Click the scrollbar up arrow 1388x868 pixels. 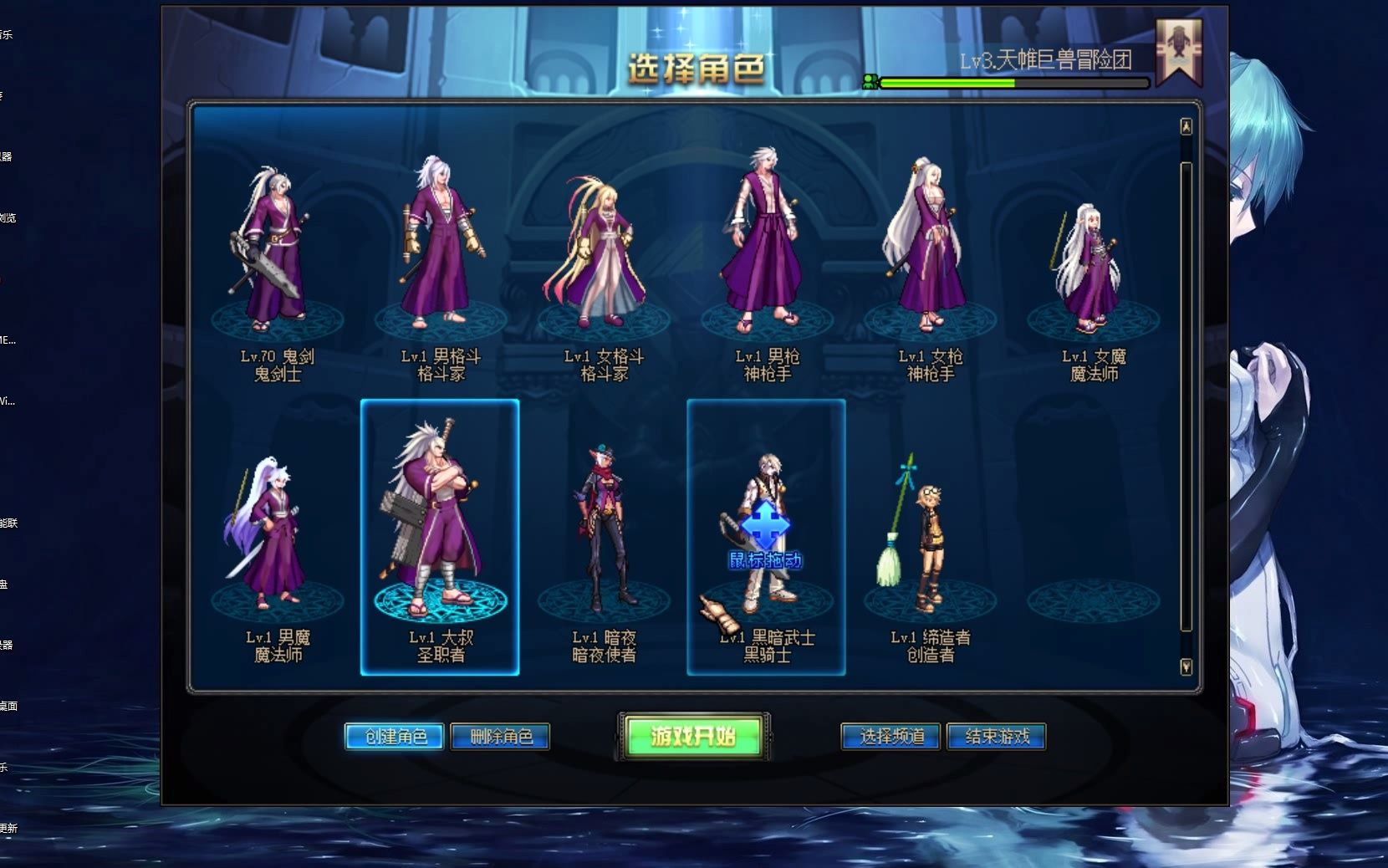pos(1186,126)
